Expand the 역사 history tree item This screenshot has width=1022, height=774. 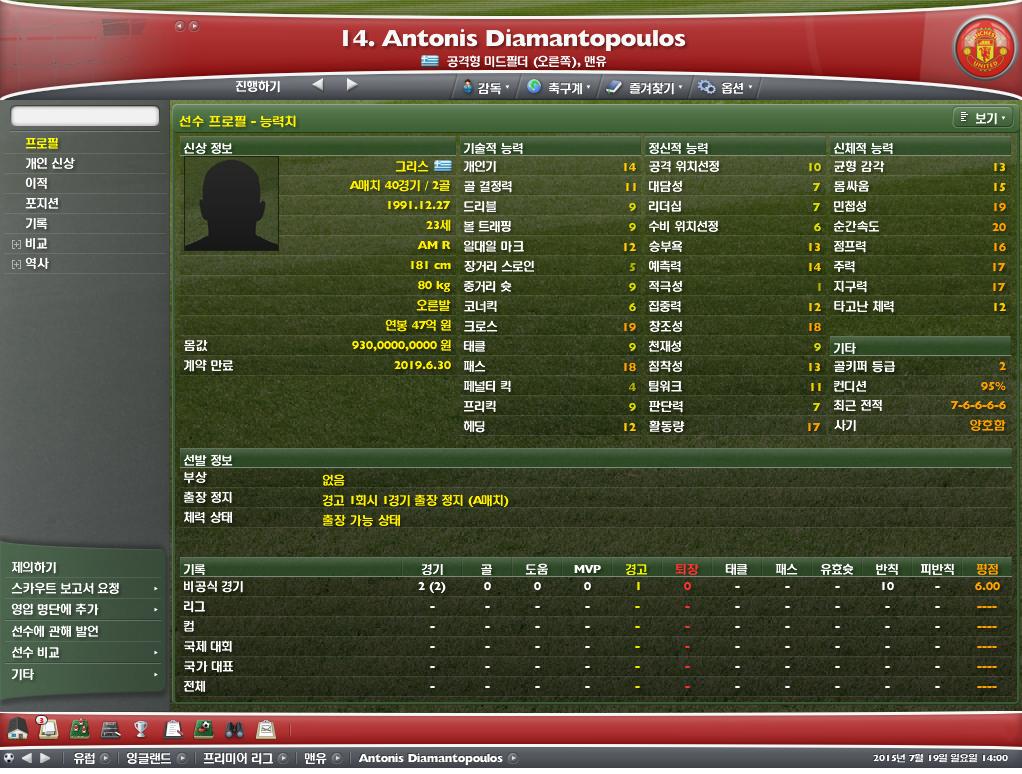coord(16,264)
